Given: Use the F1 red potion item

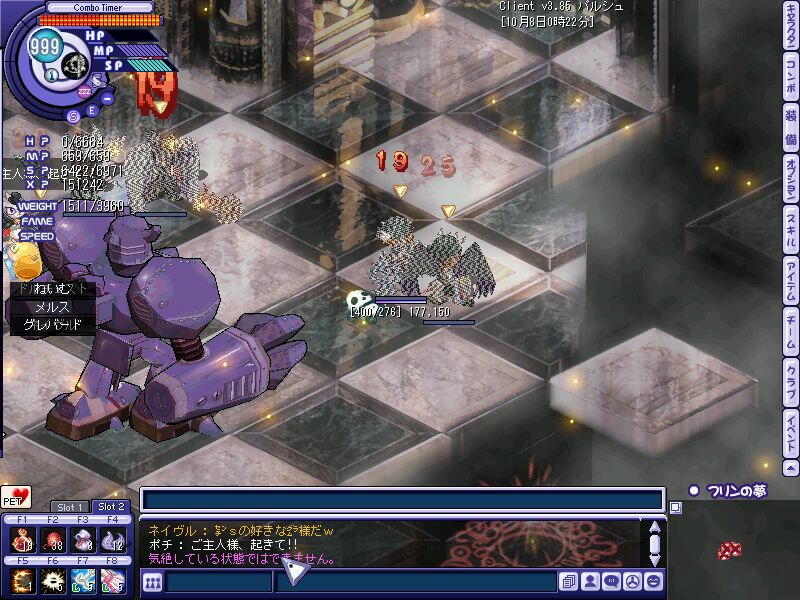Looking at the screenshot, I should [22, 541].
